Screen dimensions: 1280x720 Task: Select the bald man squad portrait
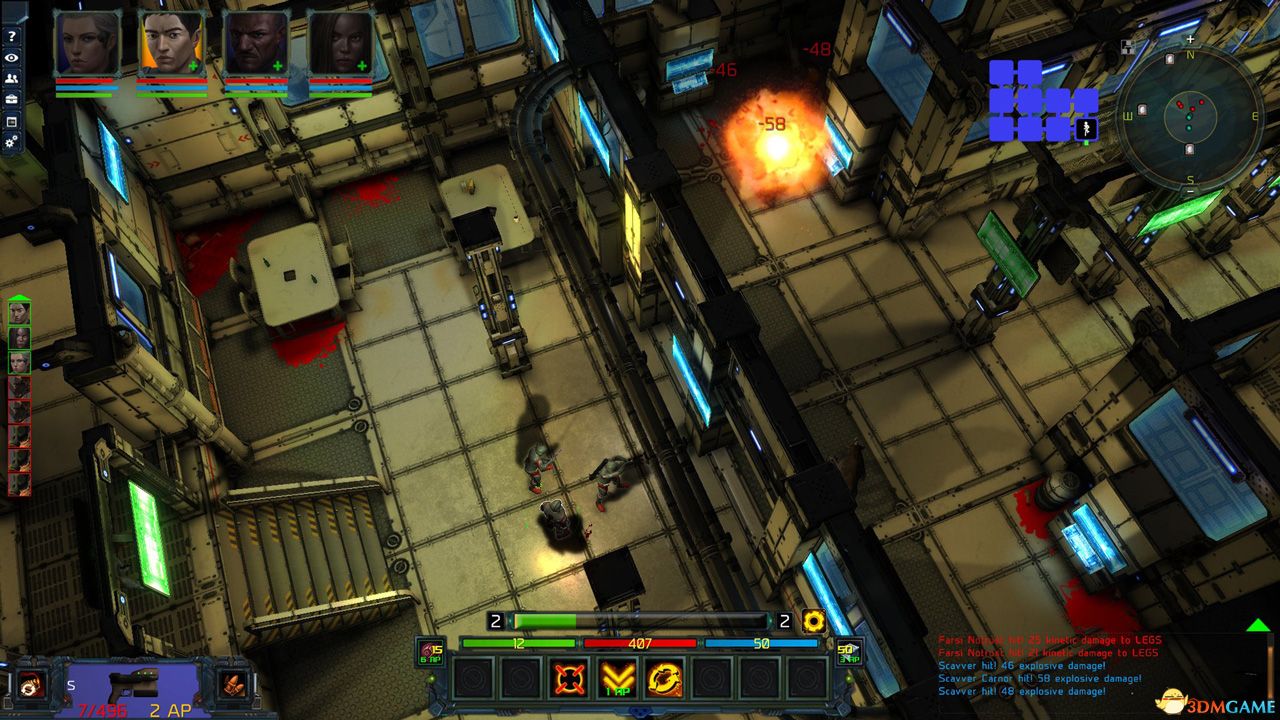point(256,44)
